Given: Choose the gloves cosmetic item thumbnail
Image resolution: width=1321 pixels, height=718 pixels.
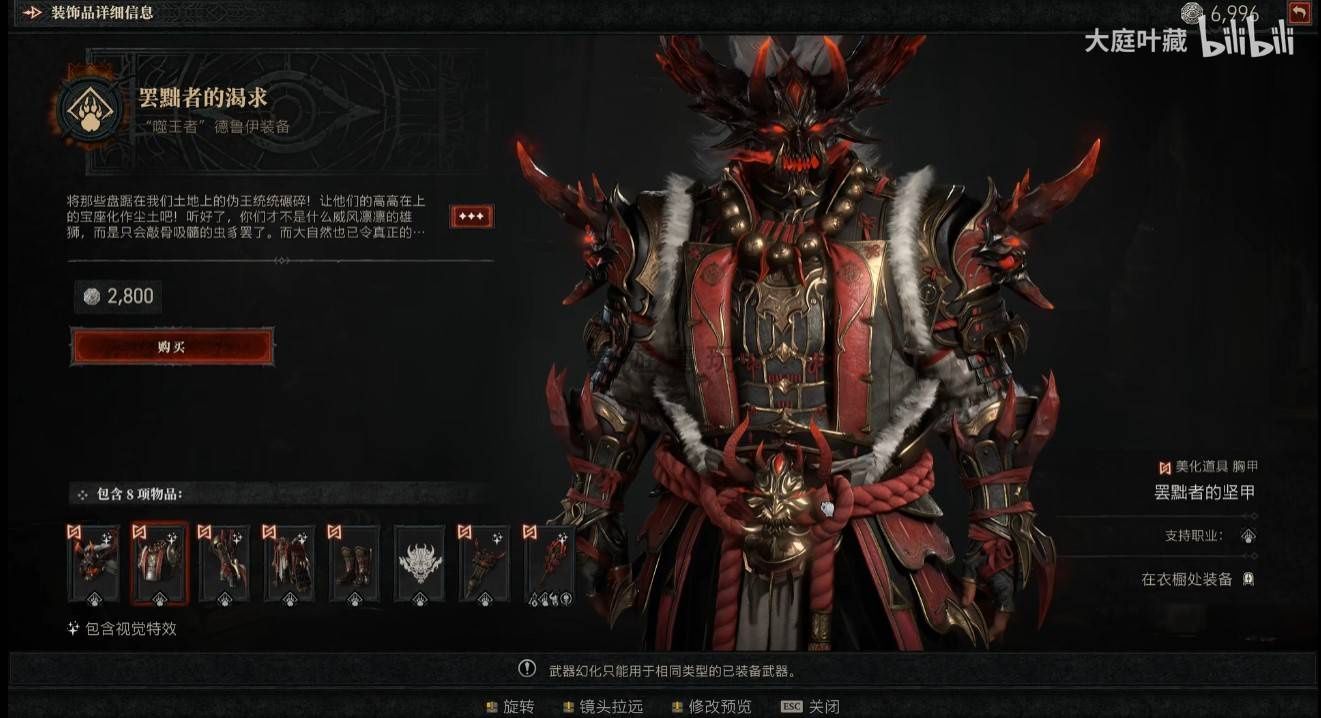Looking at the screenshot, I should point(224,565).
